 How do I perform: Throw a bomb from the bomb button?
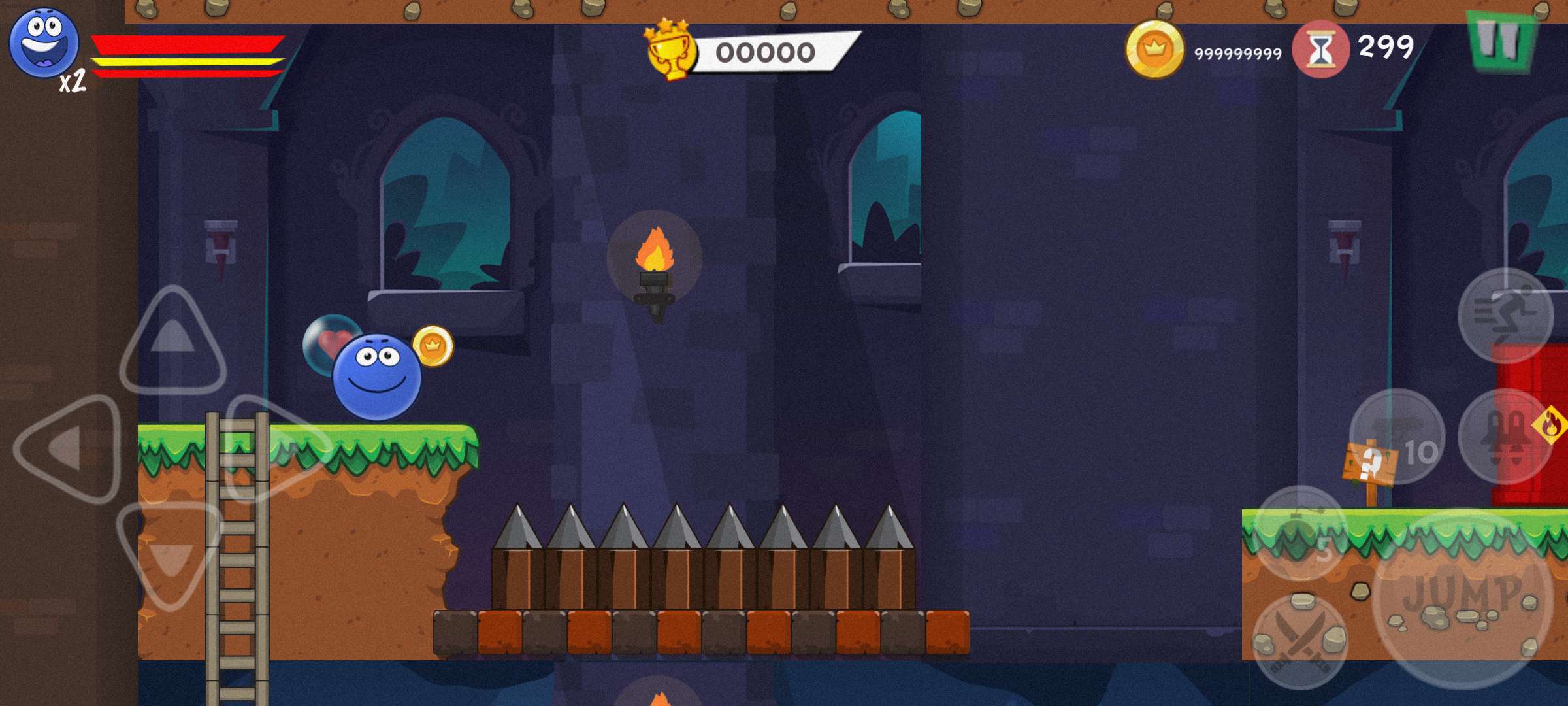coord(1300,533)
